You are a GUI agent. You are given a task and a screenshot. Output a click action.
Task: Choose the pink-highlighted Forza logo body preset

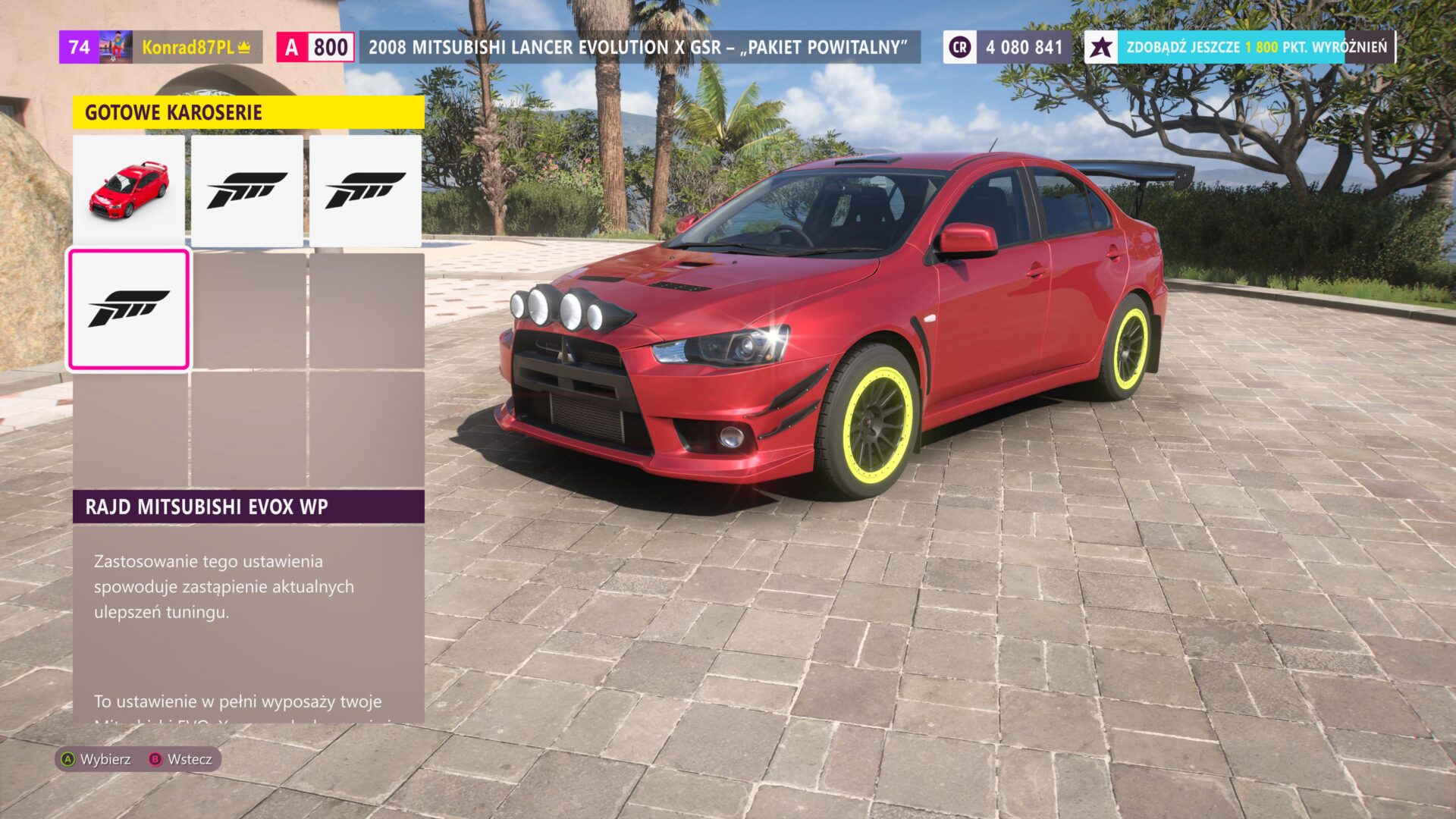(129, 309)
